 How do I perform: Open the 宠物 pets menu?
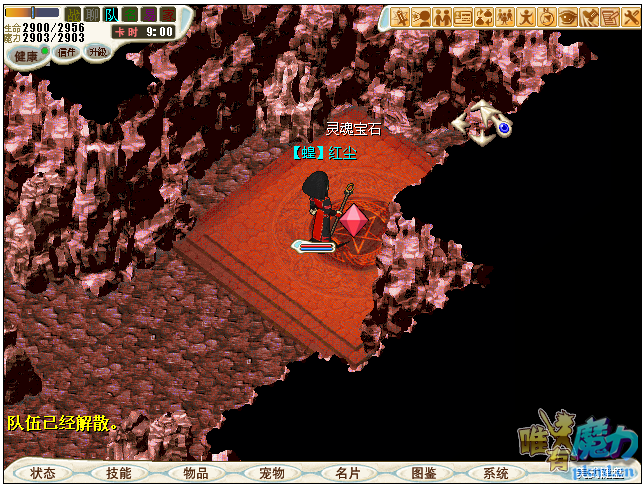click(272, 473)
